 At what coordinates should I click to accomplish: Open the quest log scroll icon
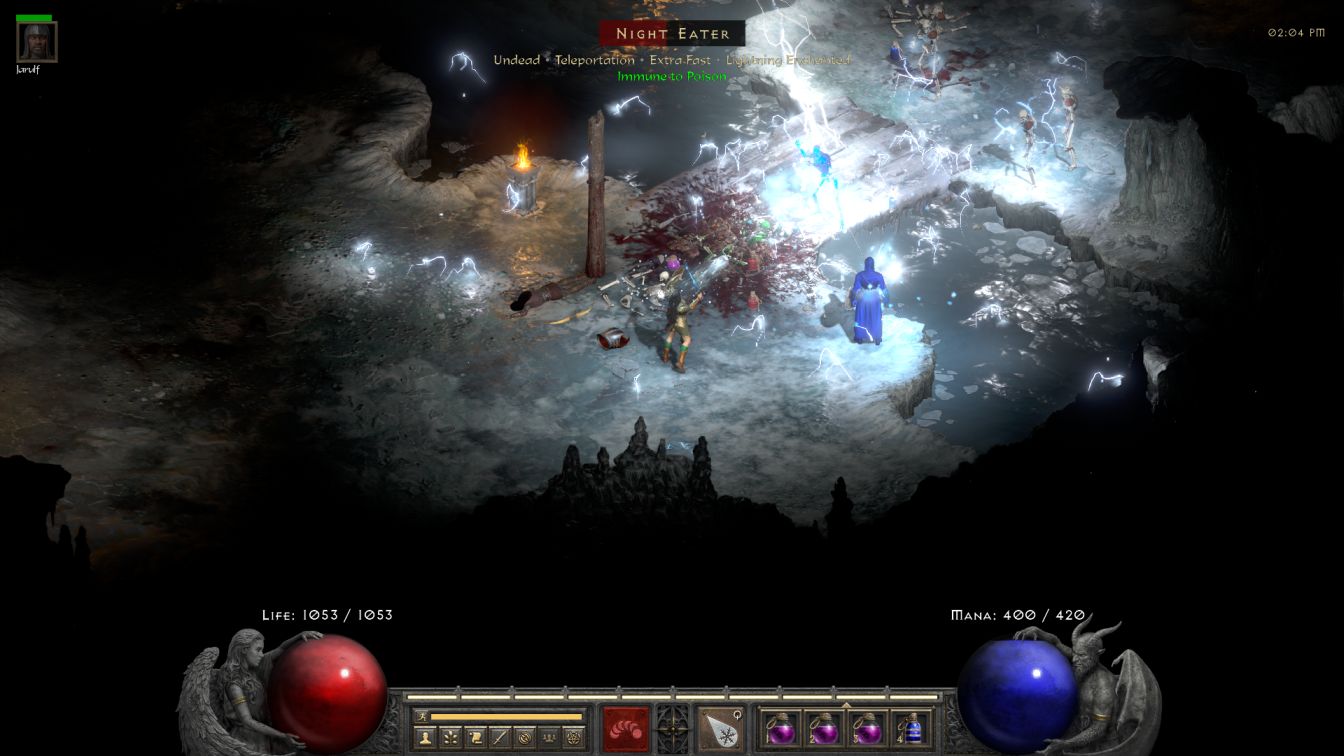pos(475,738)
